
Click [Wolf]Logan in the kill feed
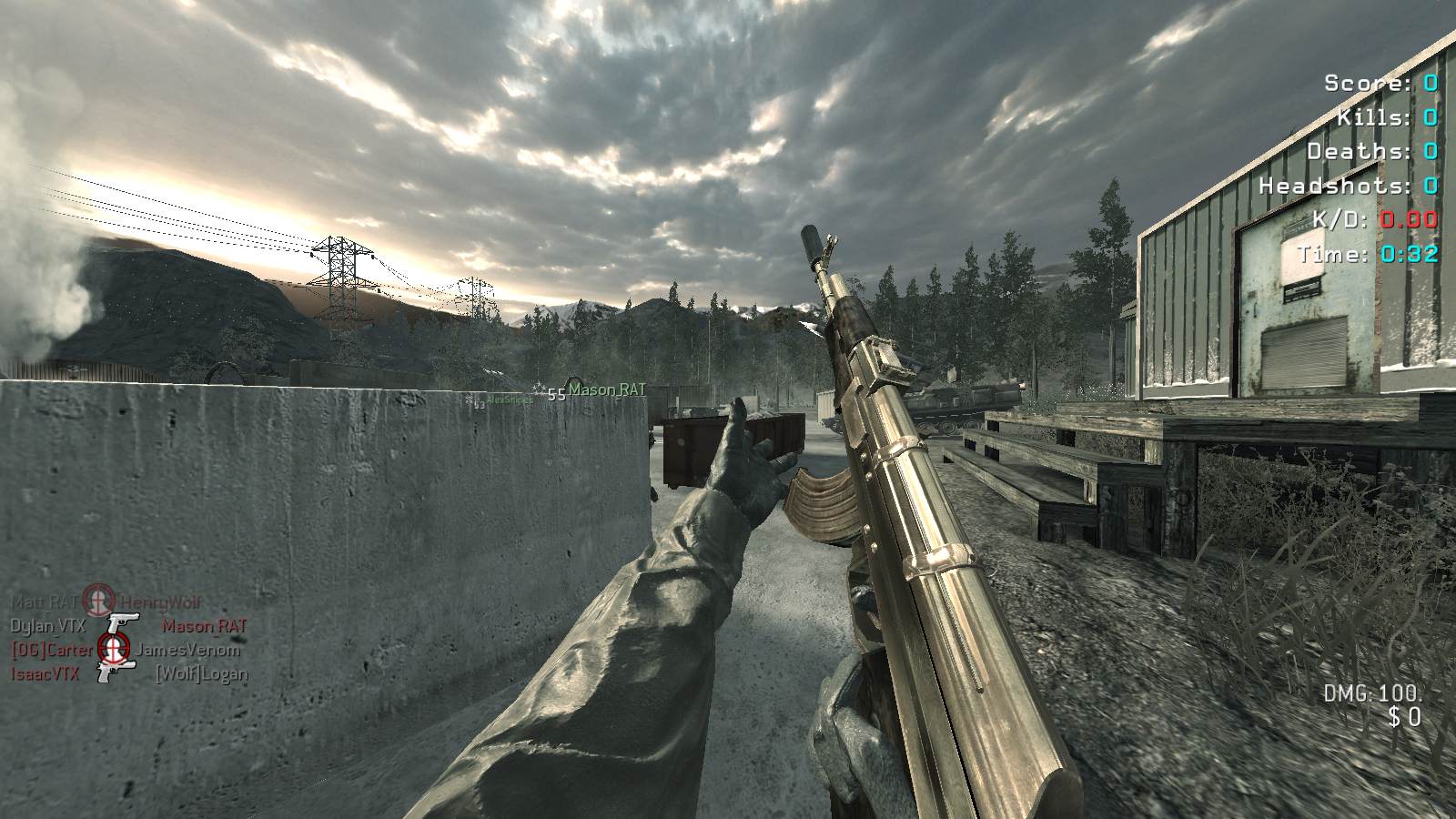[200, 673]
